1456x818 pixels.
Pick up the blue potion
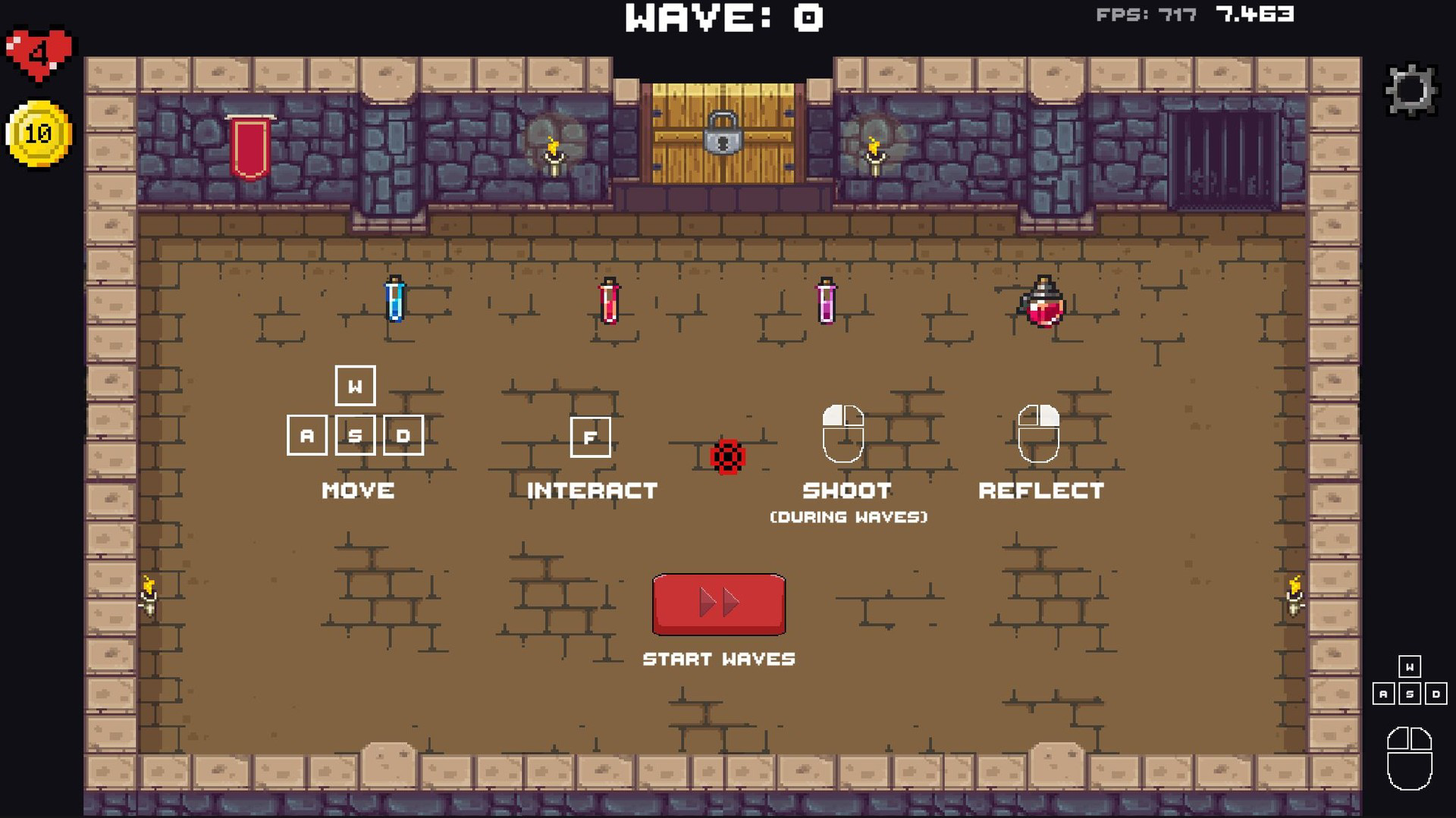tap(394, 299)
